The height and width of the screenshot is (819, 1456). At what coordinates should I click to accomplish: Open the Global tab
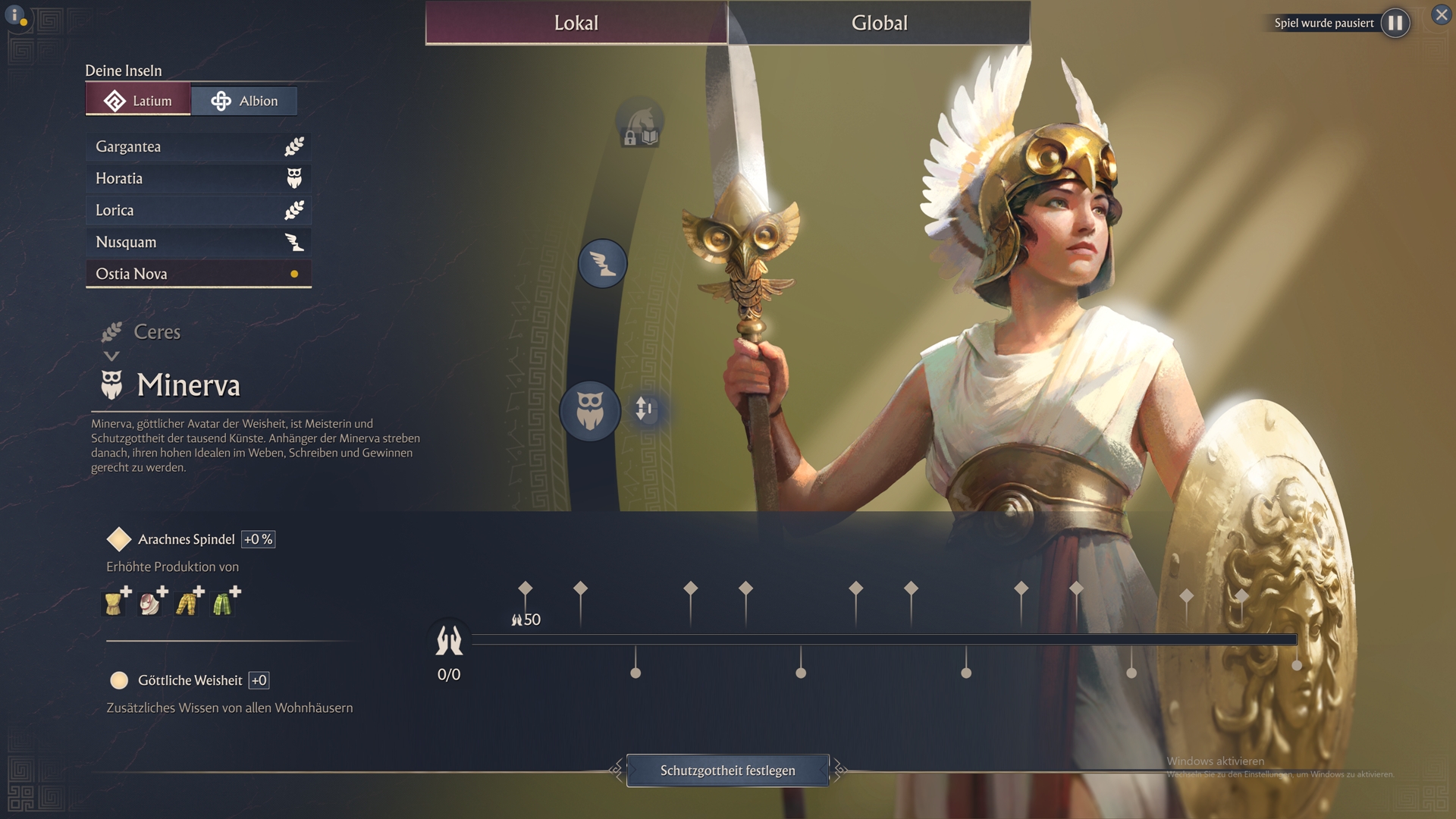click(x=879, y=23)
